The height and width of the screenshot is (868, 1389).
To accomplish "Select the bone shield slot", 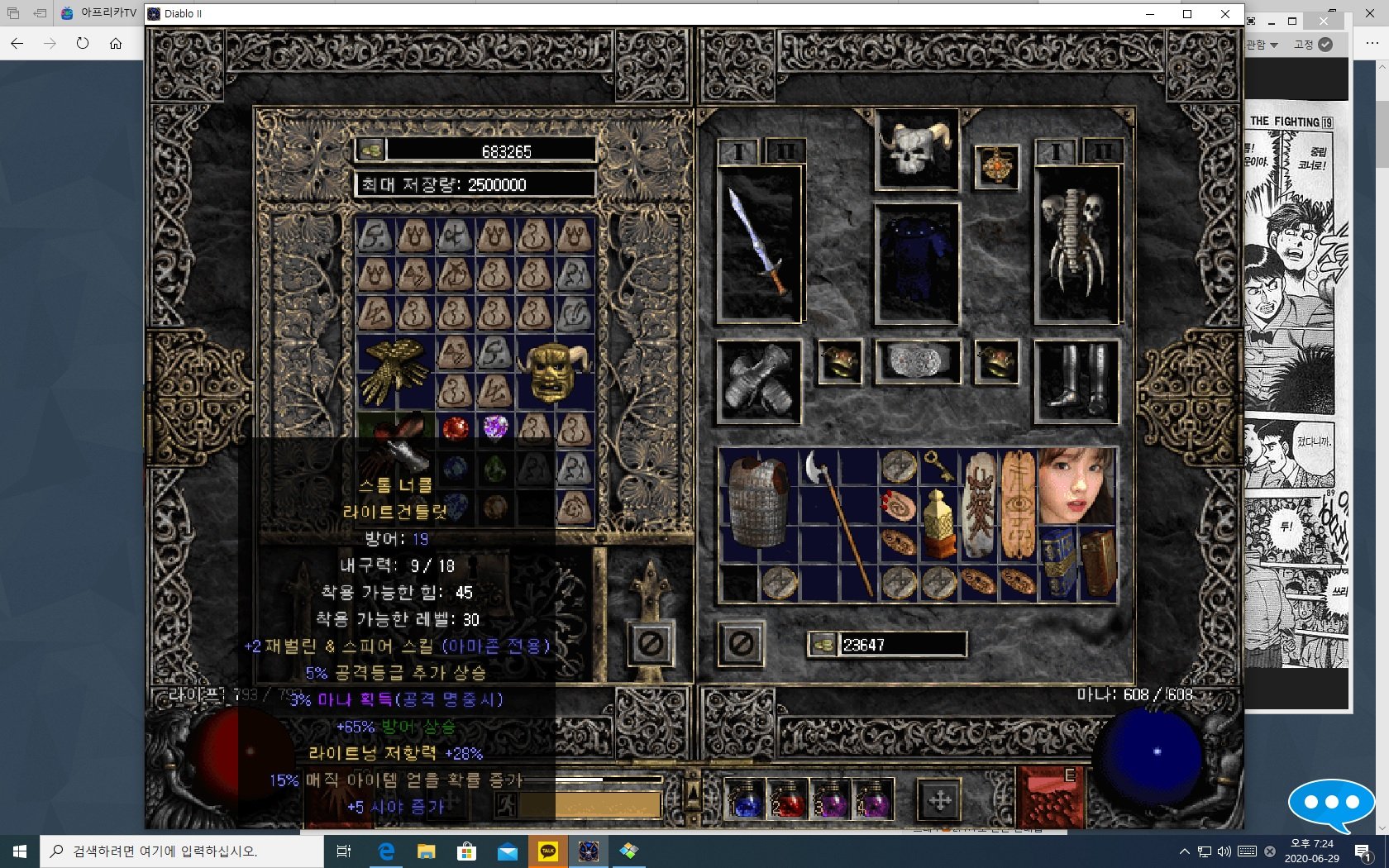I will pos(1076,244).
